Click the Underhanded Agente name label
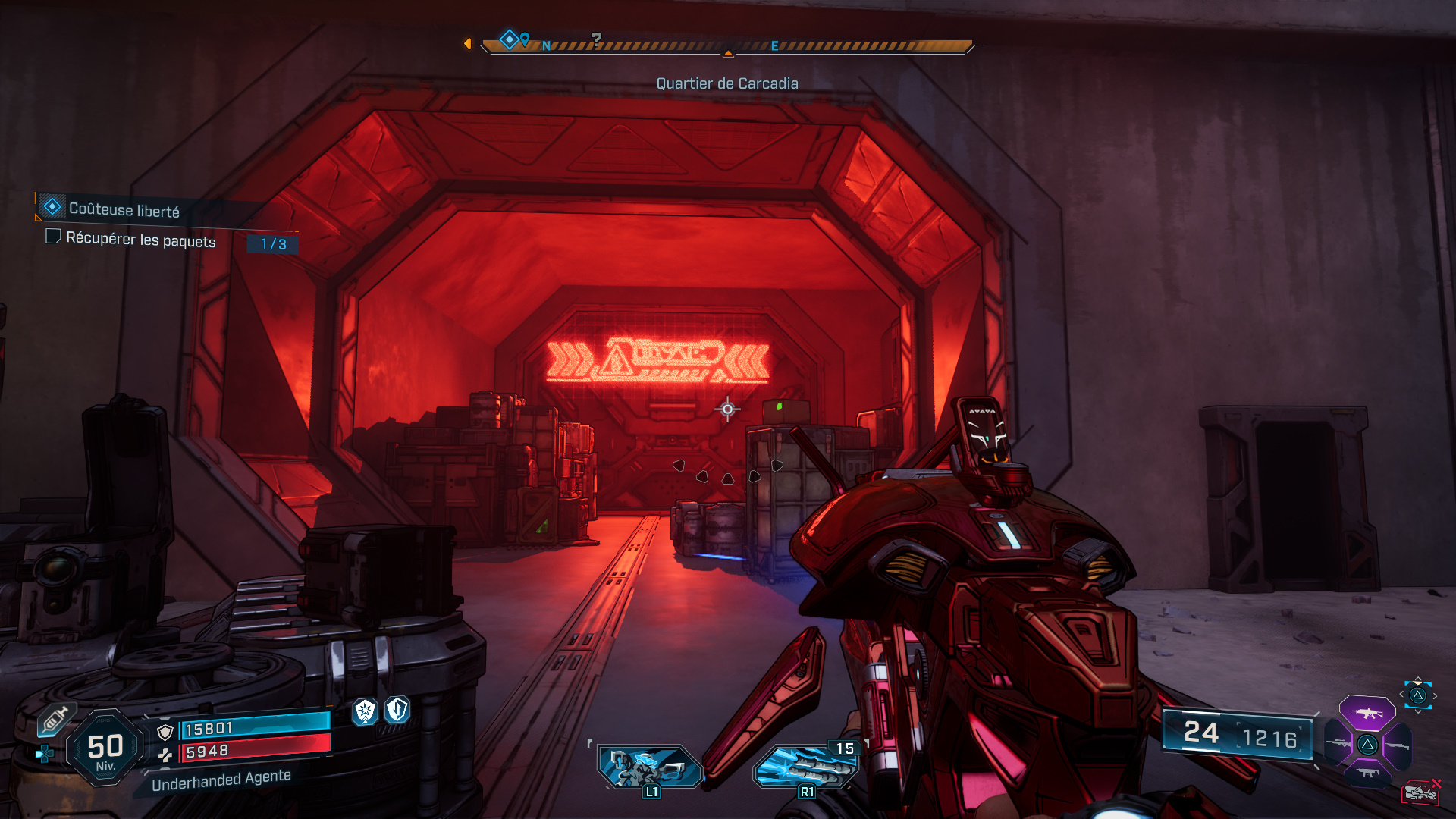The height and width of the screenshot is (819, 1456). 221,779
